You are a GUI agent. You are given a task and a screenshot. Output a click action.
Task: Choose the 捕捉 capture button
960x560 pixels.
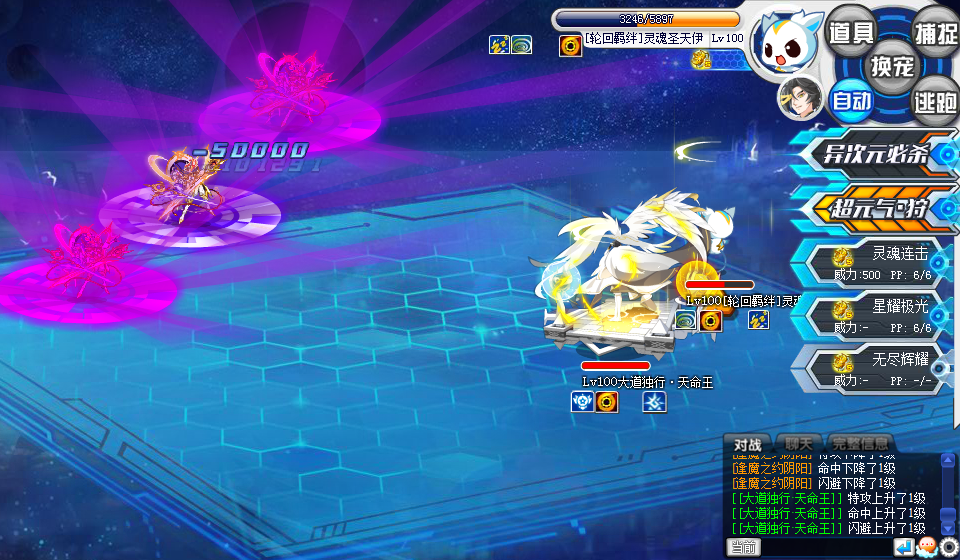(936, 32)
